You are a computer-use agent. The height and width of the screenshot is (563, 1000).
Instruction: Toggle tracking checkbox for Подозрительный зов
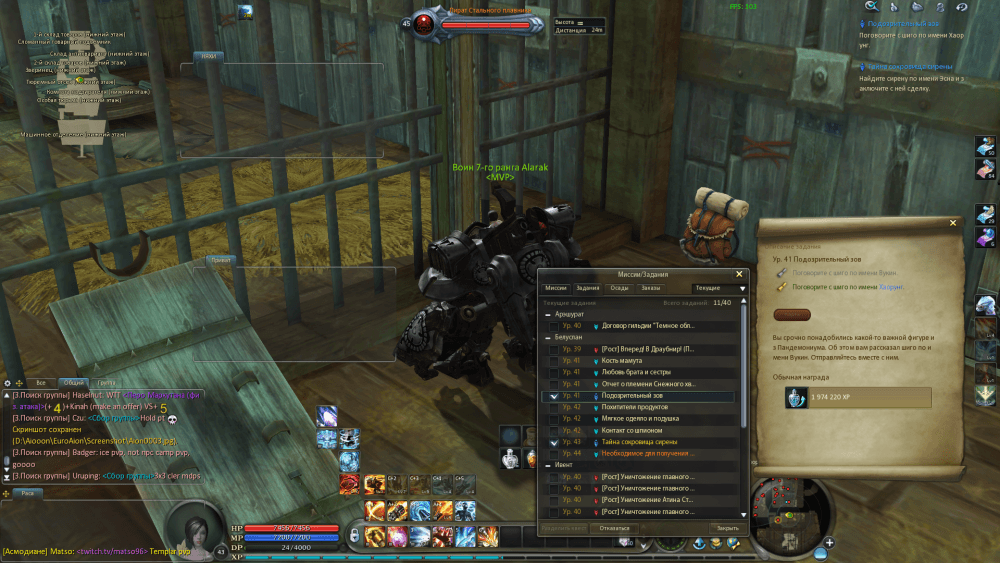tap(554, 396)
